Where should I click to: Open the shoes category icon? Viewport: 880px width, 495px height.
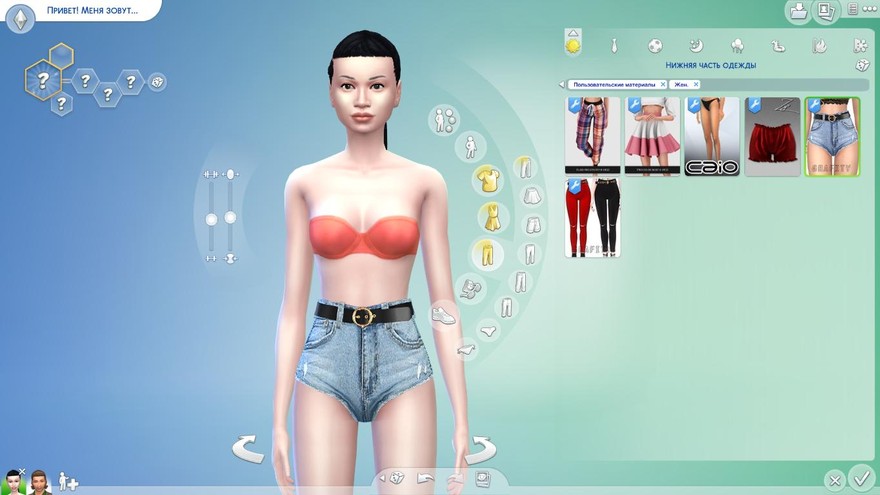pos(442,316)
